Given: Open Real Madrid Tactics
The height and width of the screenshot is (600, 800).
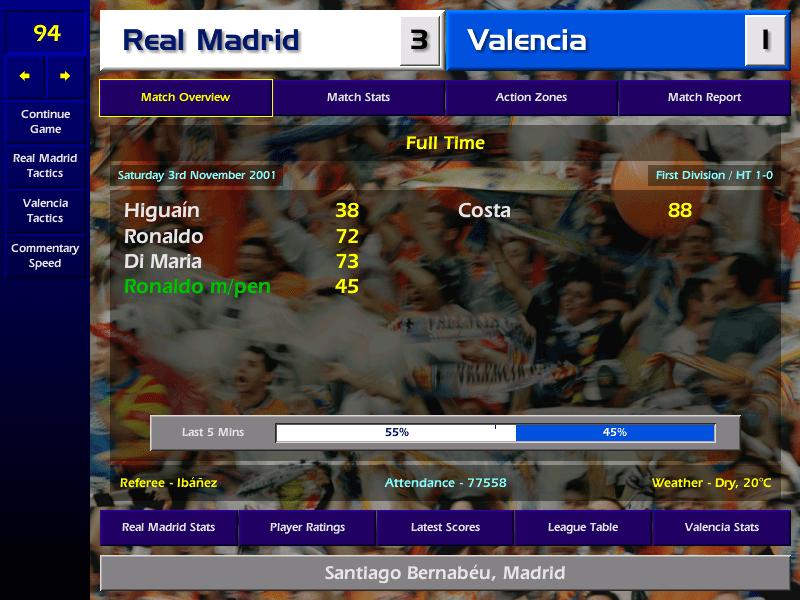Looking at the screenshot, I should coord(45,166).
